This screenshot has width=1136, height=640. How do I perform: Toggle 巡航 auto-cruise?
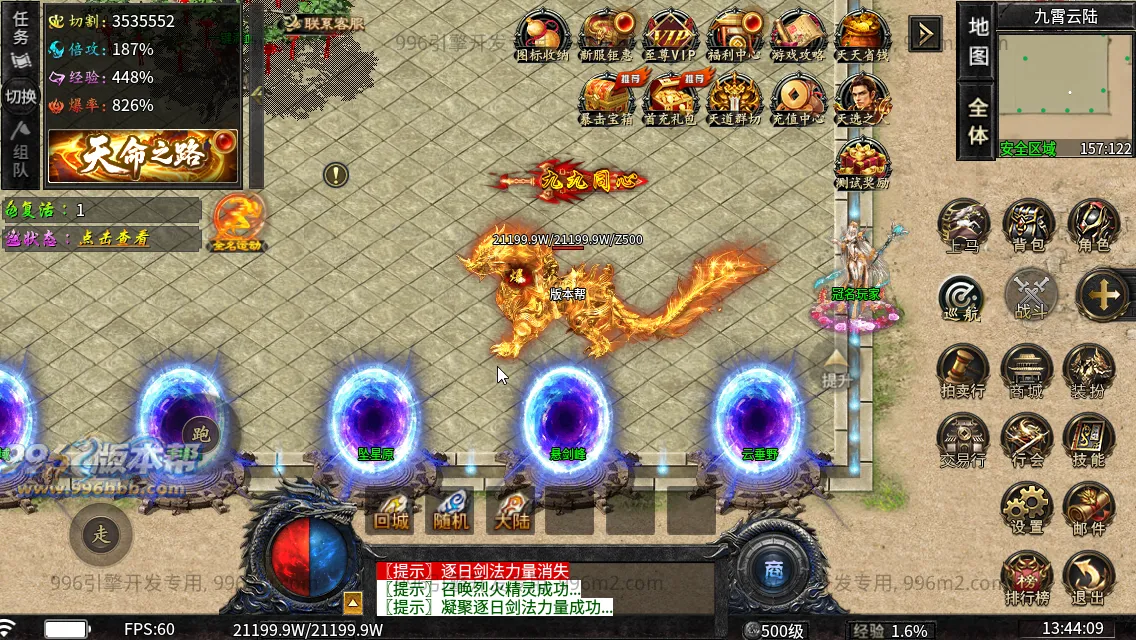point(962,297)
